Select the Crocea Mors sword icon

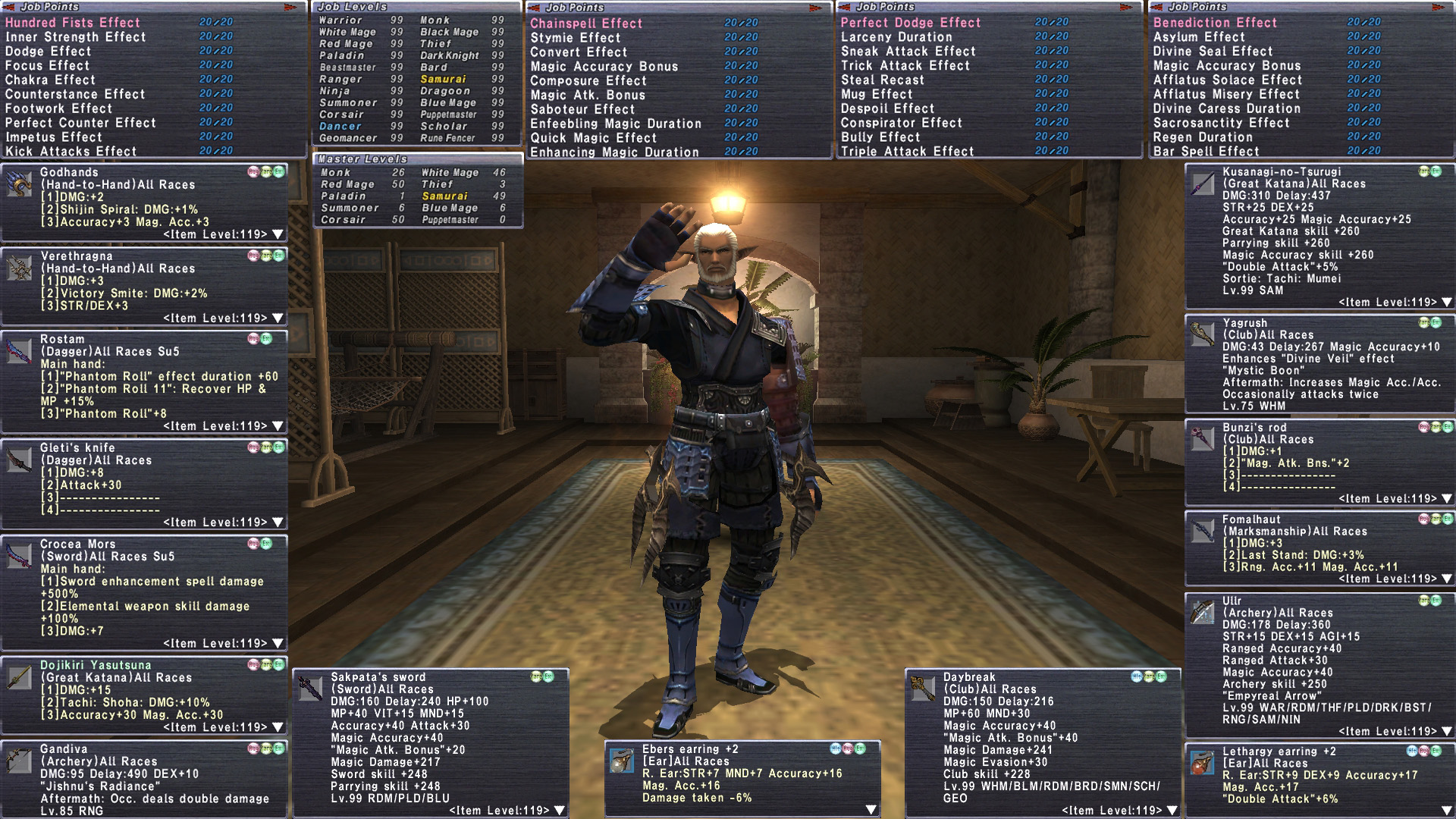coord(19,556)
